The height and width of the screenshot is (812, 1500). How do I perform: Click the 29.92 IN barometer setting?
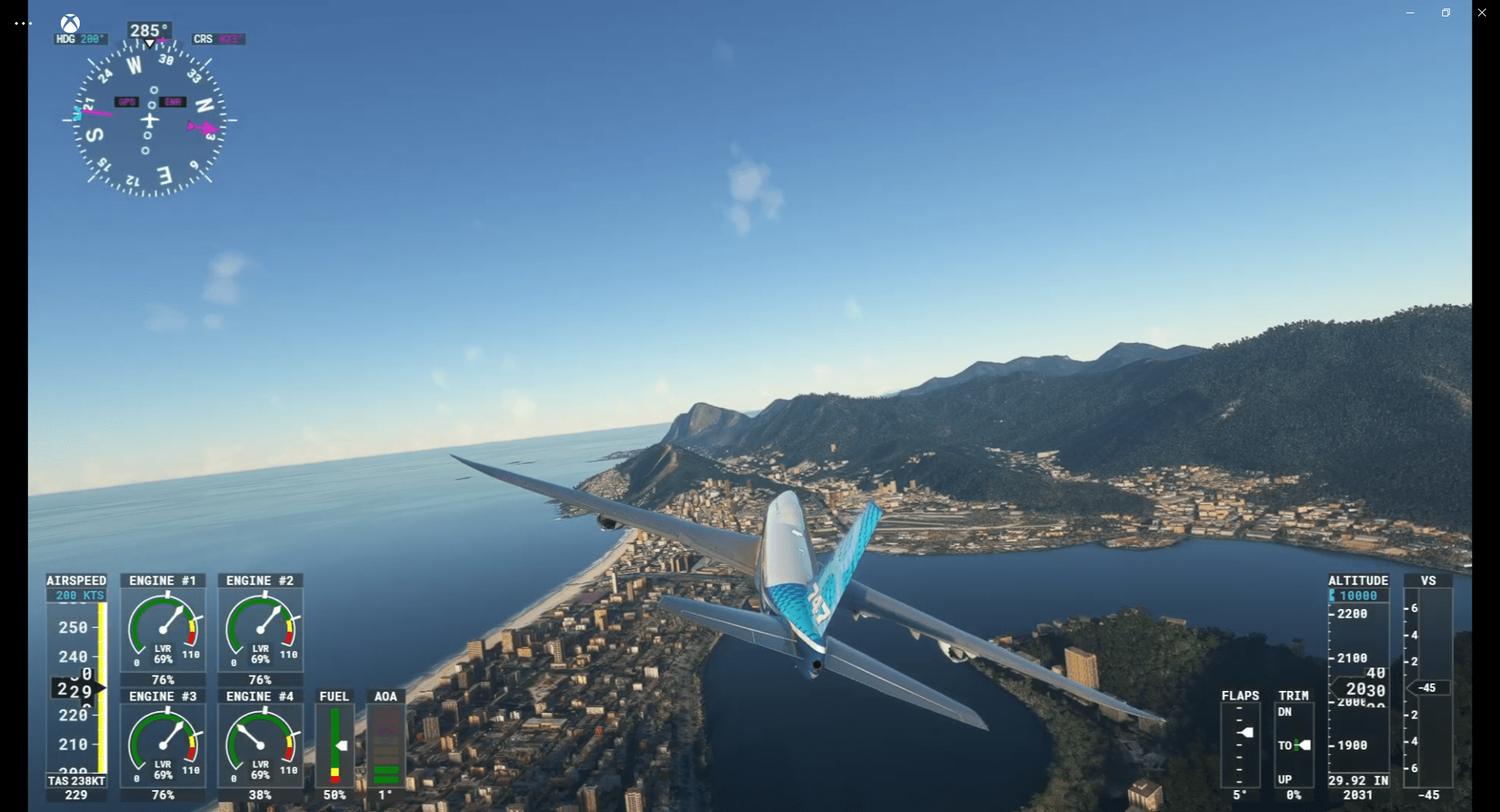(x=1358, y=780)
